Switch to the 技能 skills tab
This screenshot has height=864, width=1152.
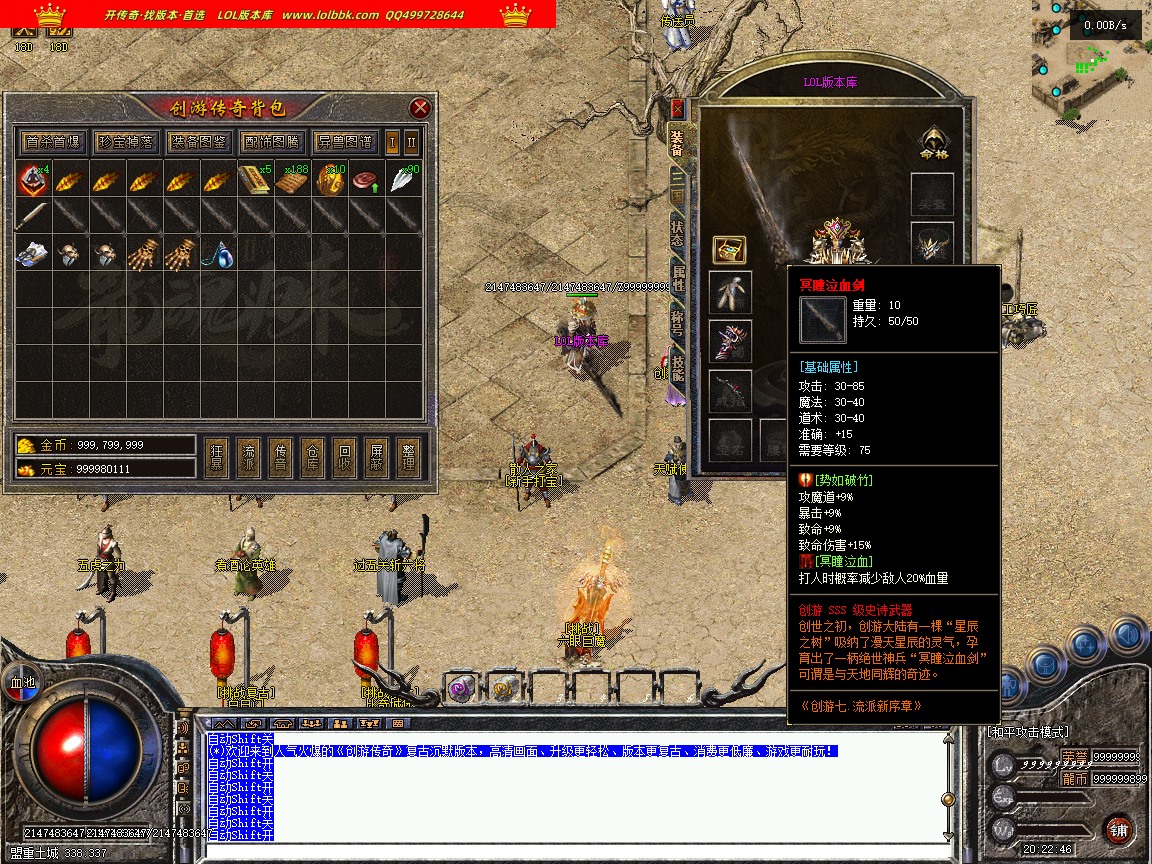click(677, 369)
